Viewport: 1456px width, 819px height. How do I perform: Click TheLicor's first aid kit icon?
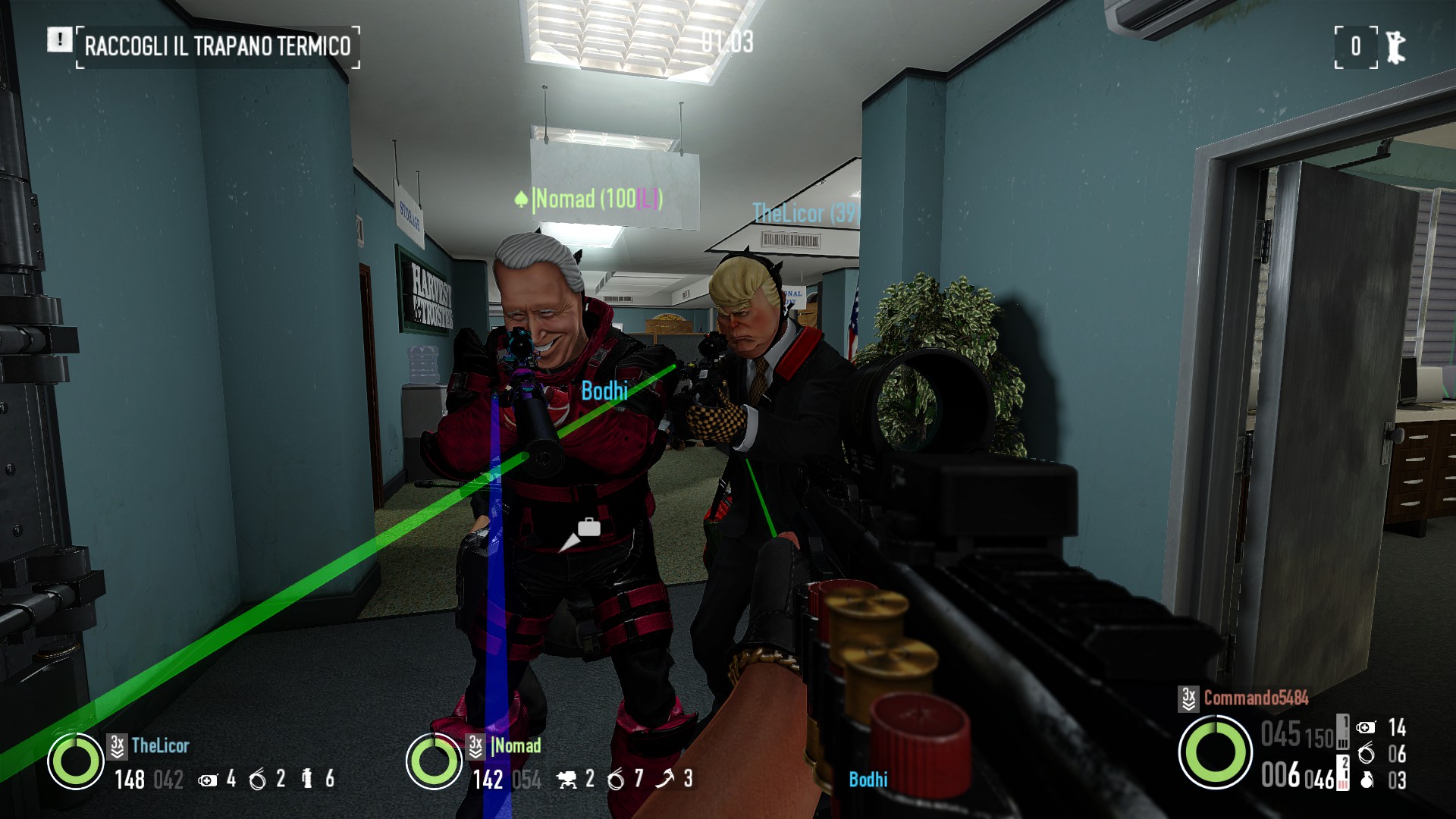click(x=207, y=780)
